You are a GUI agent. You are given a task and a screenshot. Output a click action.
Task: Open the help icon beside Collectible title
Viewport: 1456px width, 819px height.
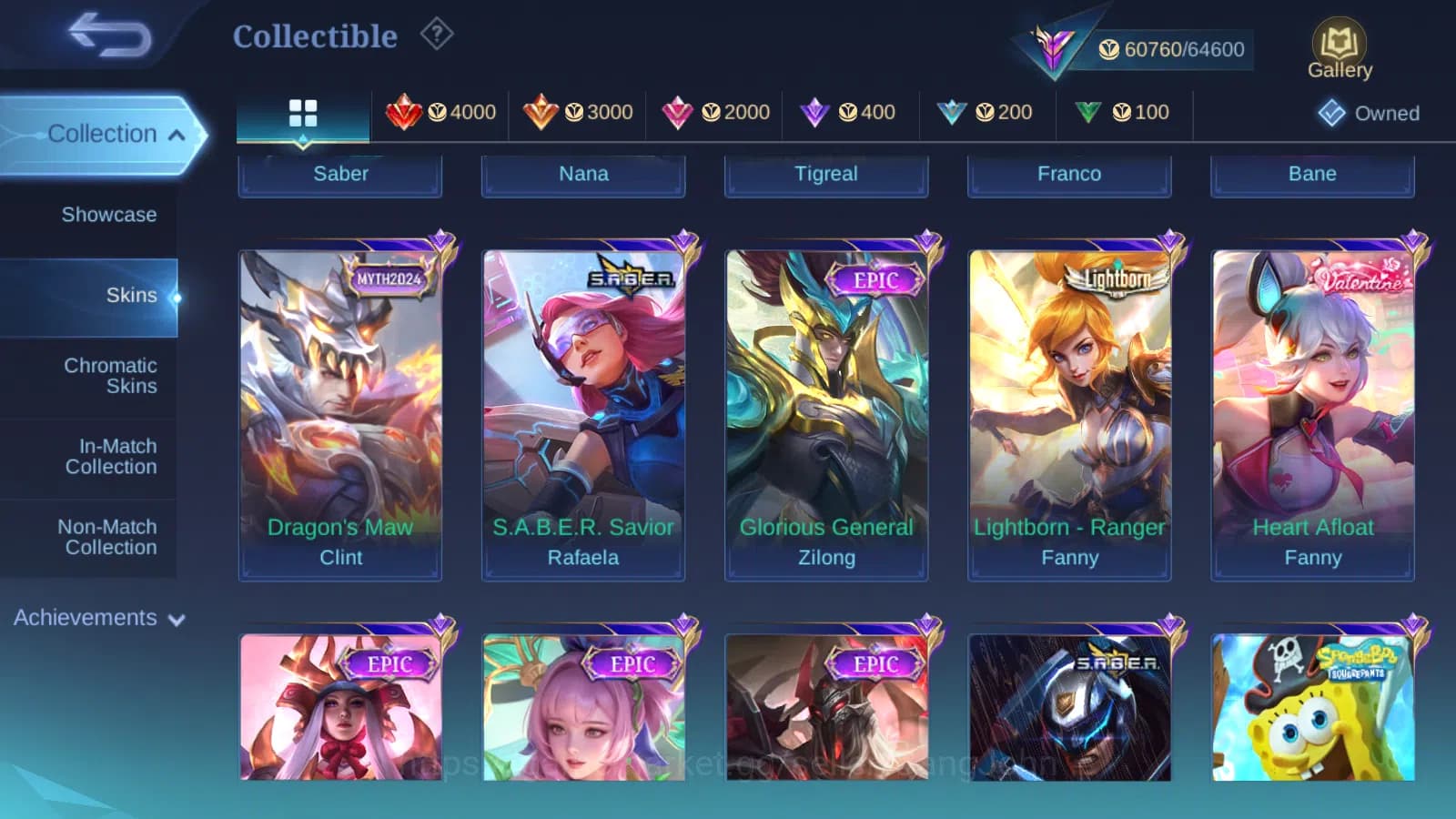click(437, 35)
